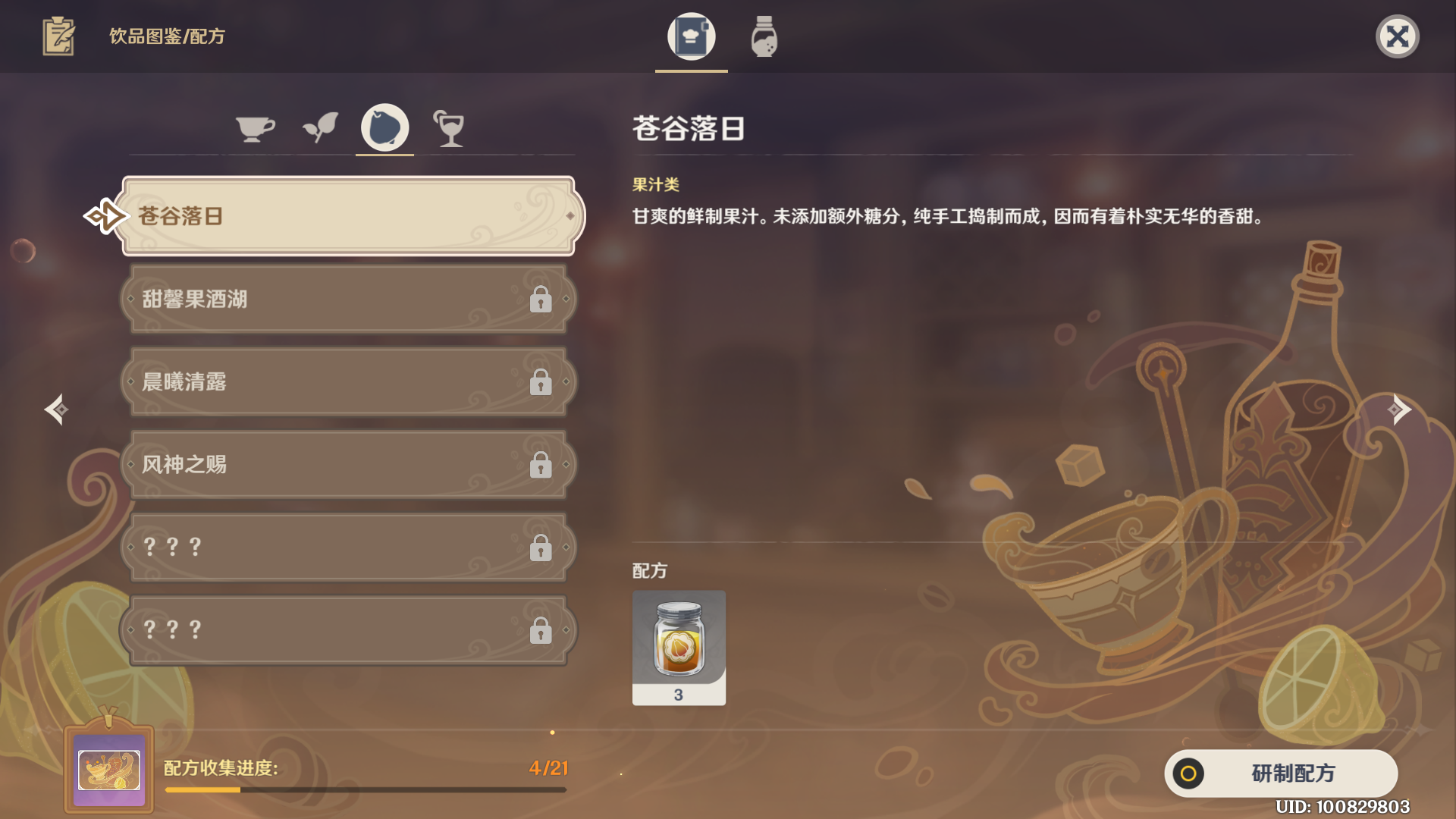Select the cocktail glass category icon
Viewport: 1456px width, 819px height.
pyautogui.click(x=449, y=129)
